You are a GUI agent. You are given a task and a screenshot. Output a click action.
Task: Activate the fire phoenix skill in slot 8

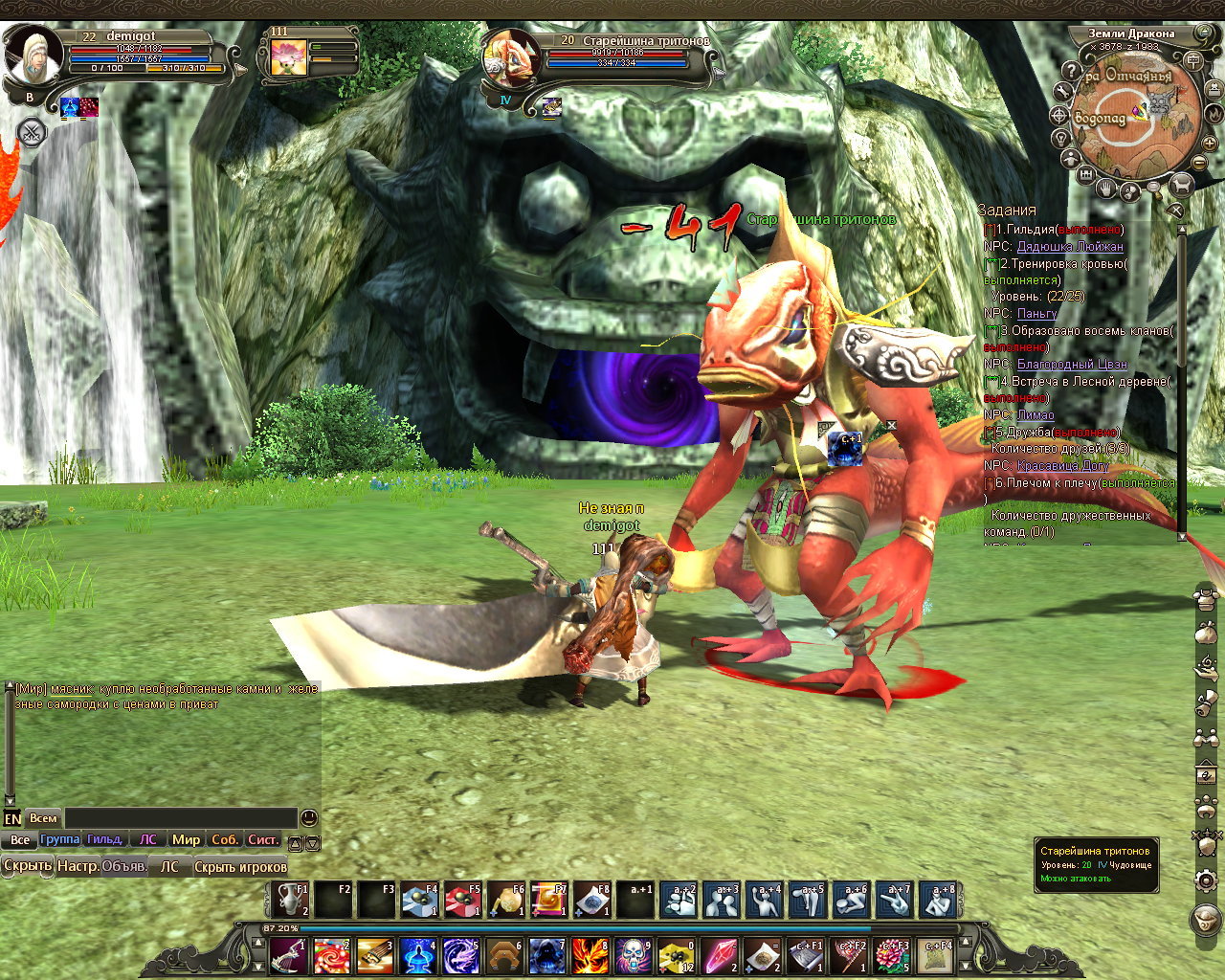(x=590, y=955)
